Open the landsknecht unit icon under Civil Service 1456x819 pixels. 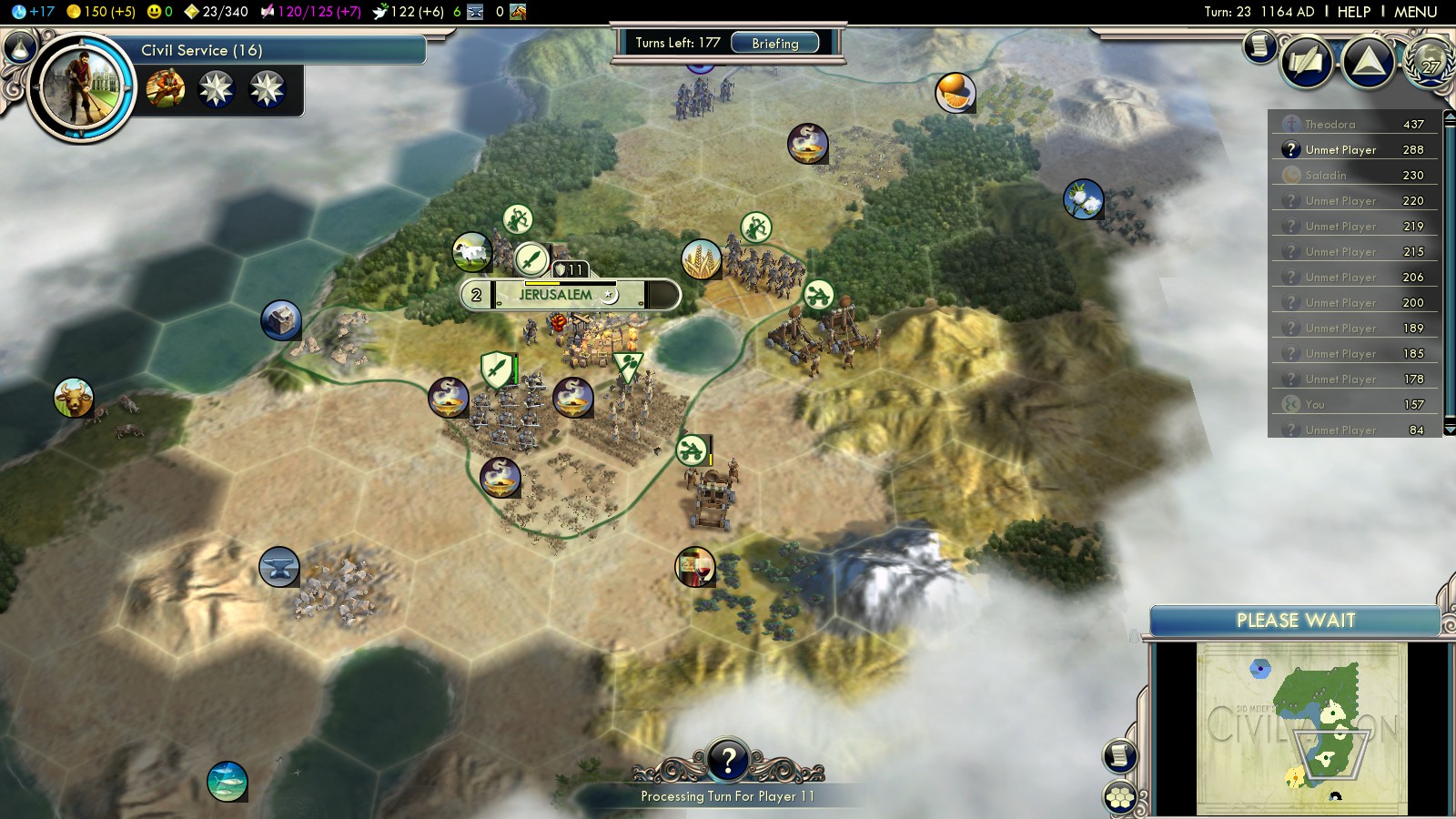(166, 89)
